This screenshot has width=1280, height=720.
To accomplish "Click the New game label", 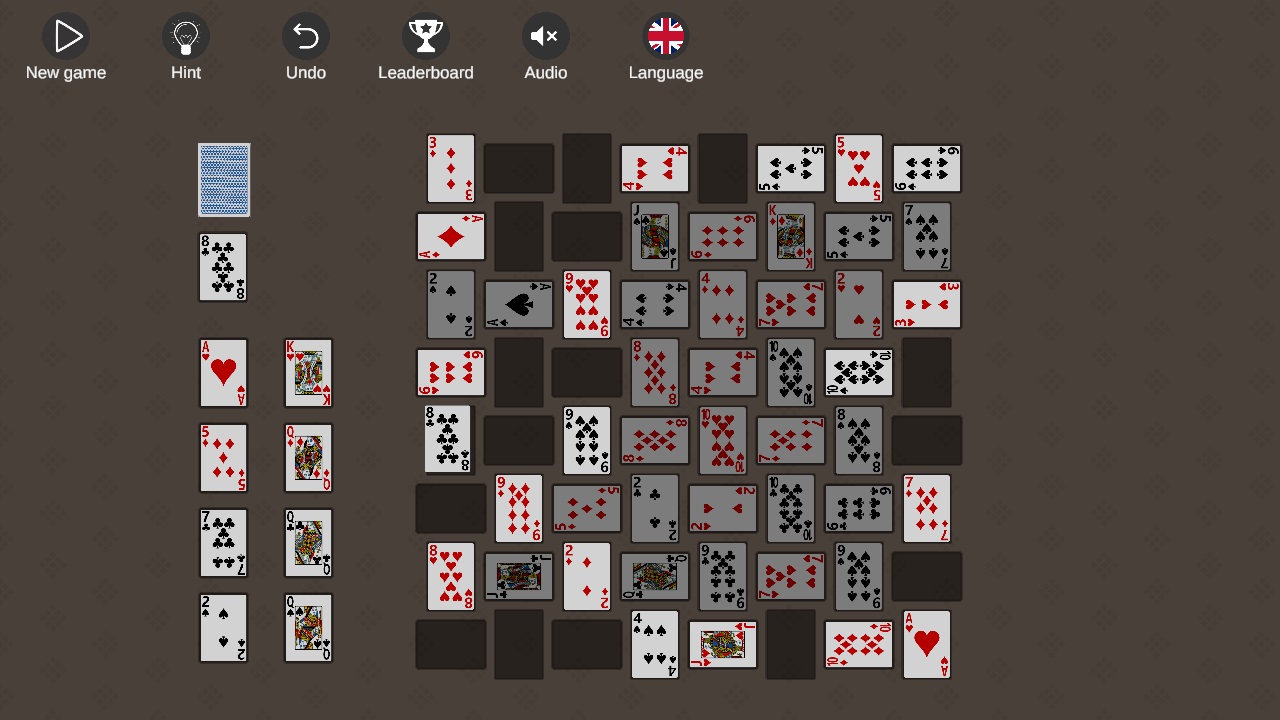I will coord(66,72).
